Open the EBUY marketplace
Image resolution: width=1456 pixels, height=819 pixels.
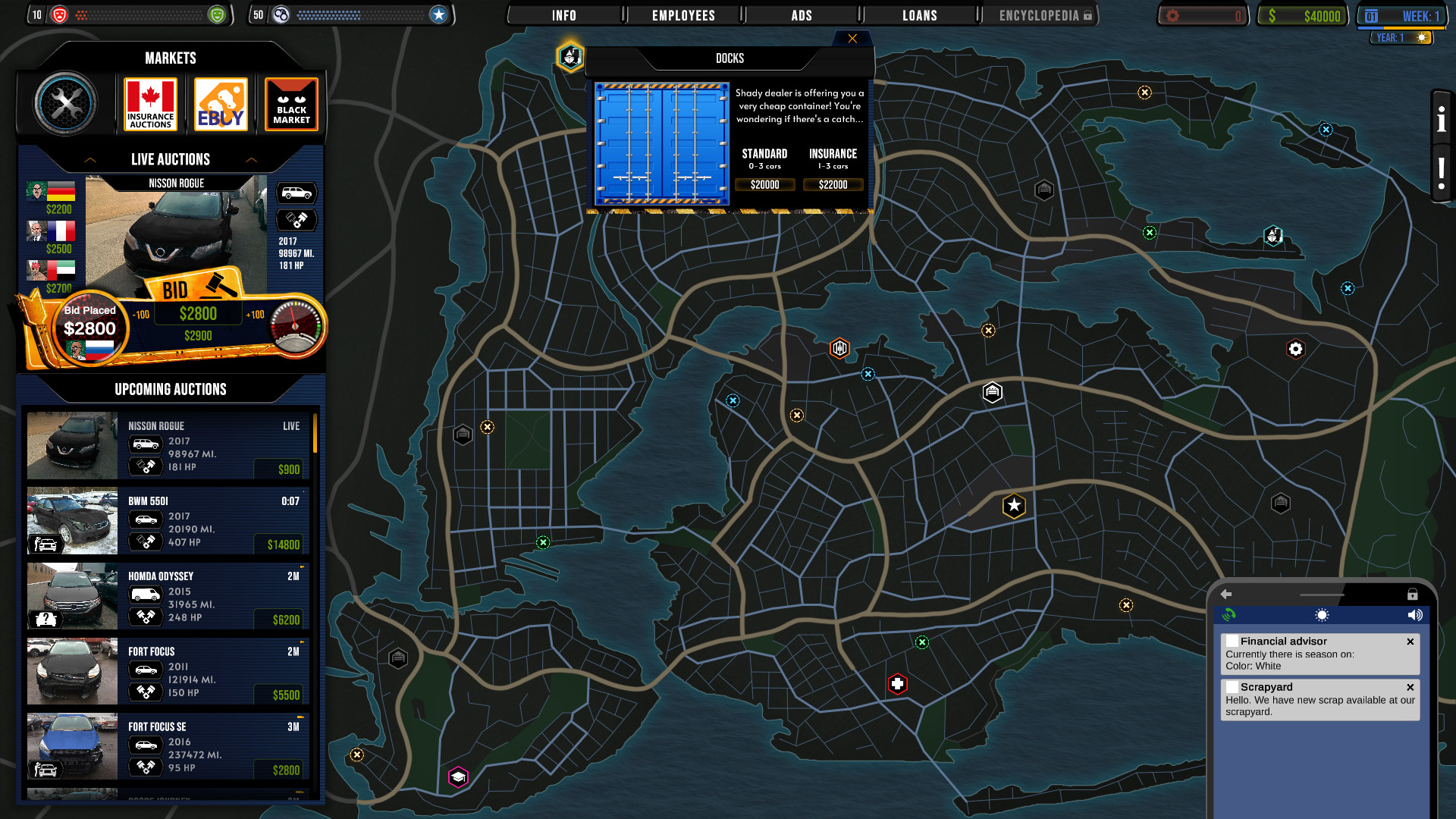(x=220, y=103)
